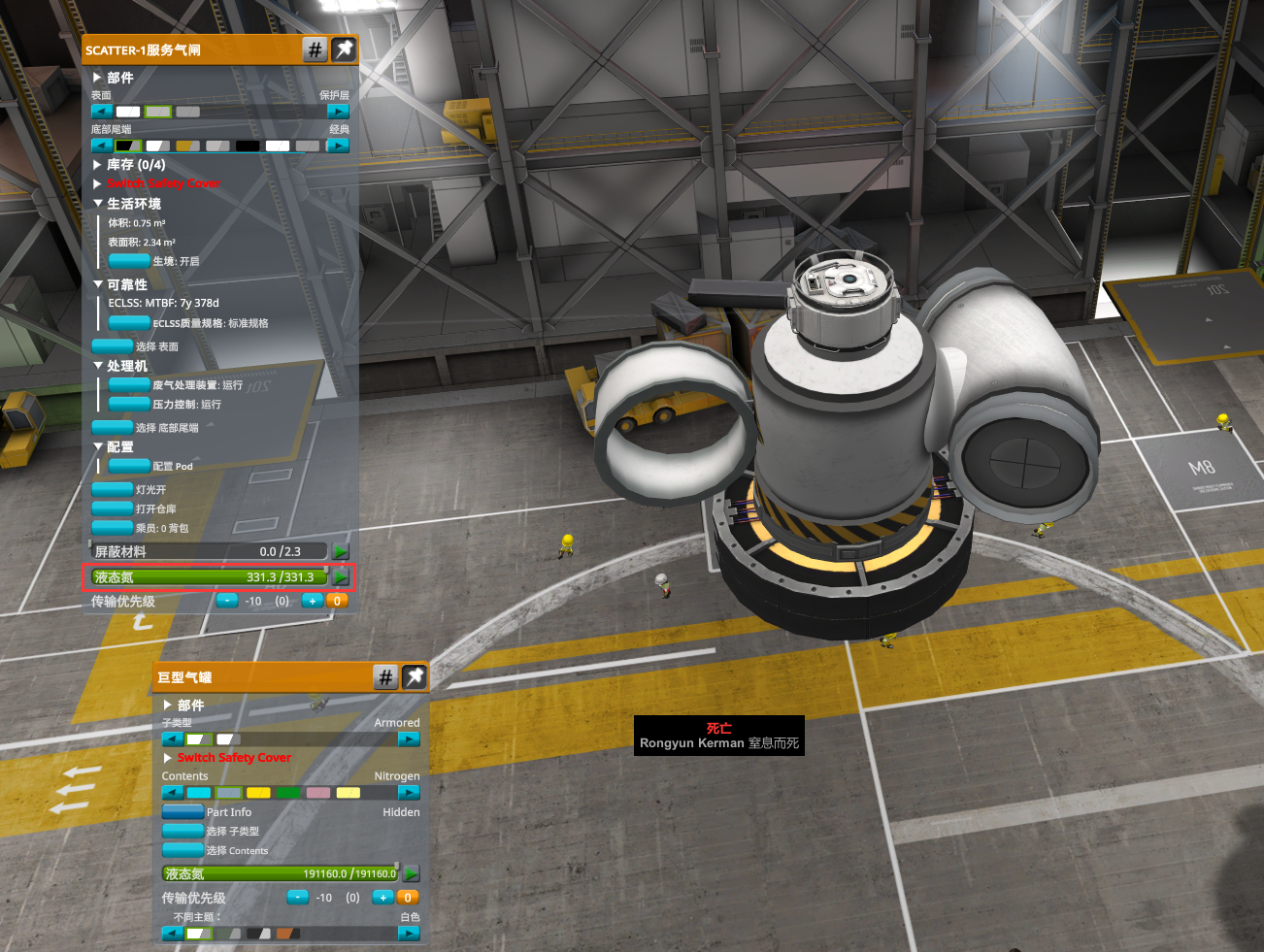Click the orange 0 priority field
The width and height of the screenshot is (1264, 952).
pyautogui.click(x=337, y=601)
